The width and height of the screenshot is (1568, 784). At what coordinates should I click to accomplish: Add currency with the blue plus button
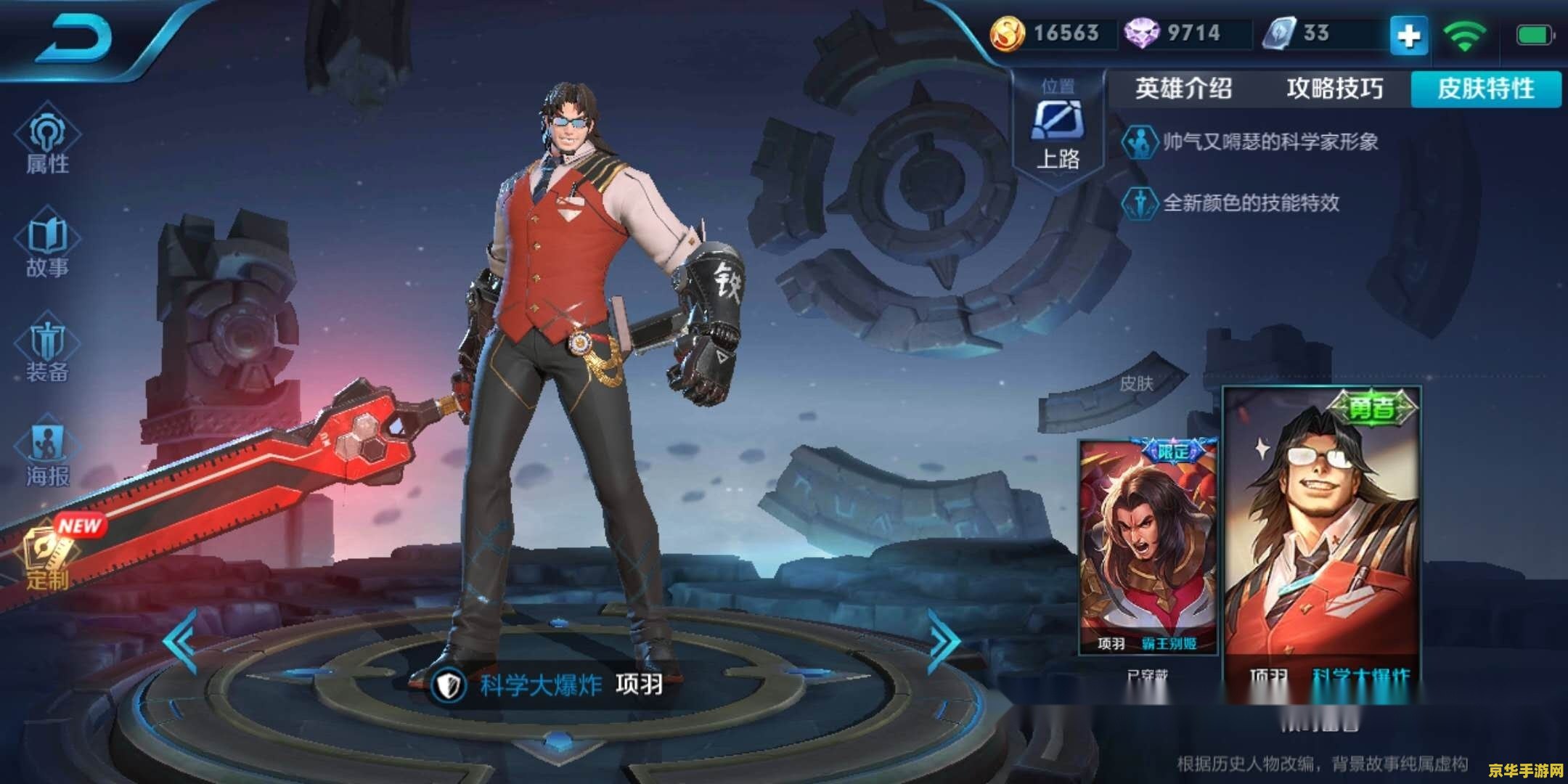(1408, 35)
